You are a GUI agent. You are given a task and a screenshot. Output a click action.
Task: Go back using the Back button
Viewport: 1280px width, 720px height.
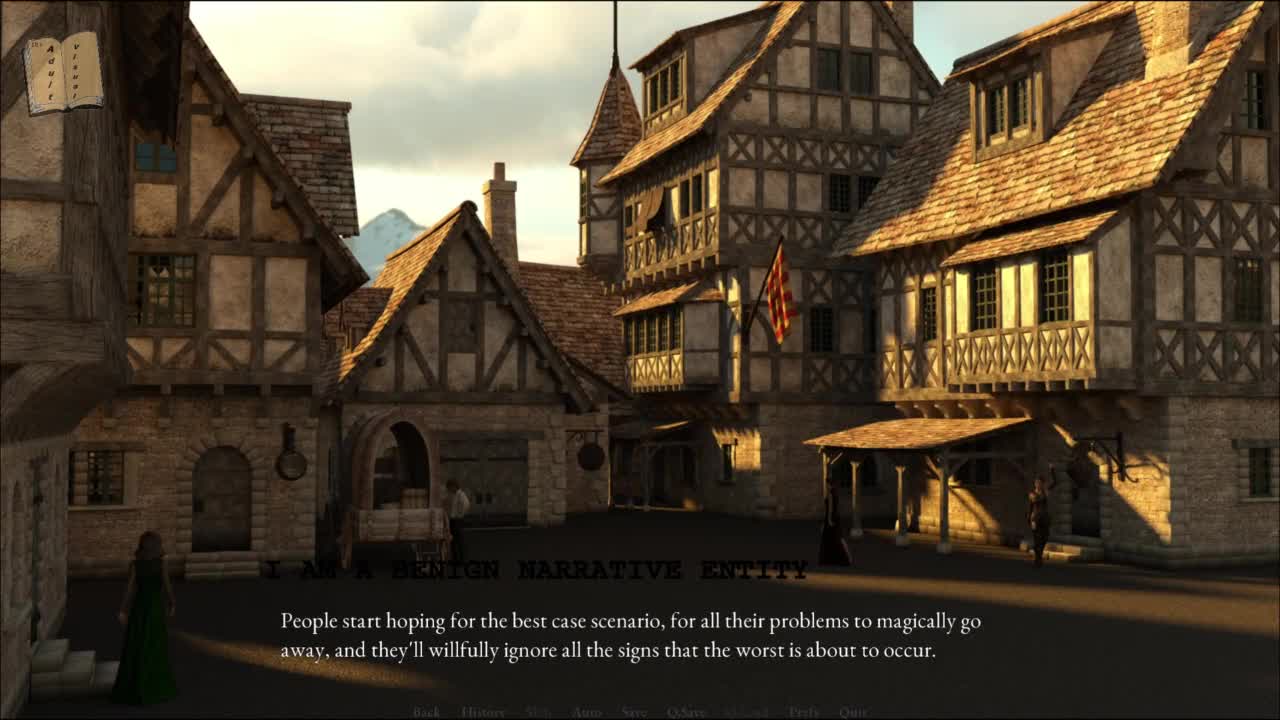pyautogui.click(x=426, y=712)
